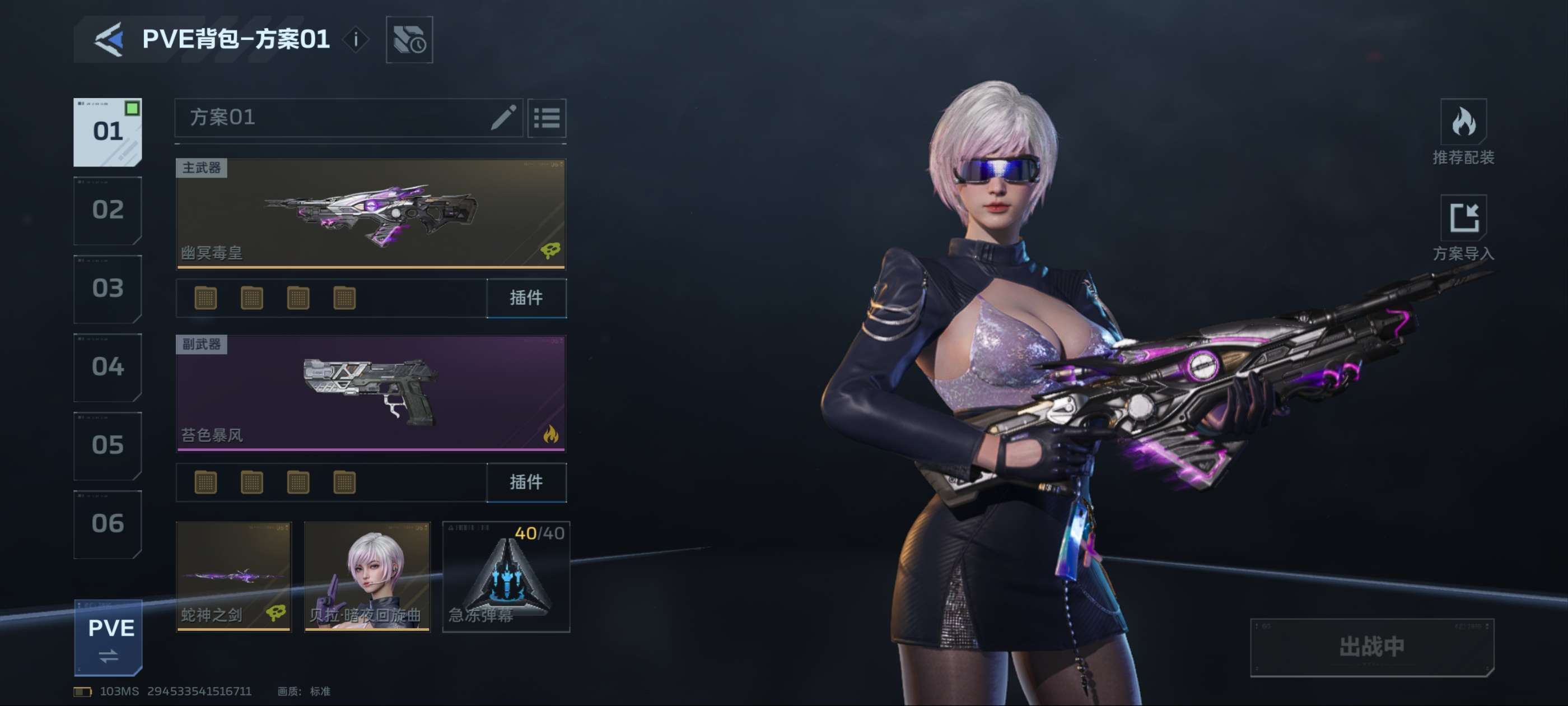Switch to loadout tab 02
The image size is (1568, 706).
(108, 210)
